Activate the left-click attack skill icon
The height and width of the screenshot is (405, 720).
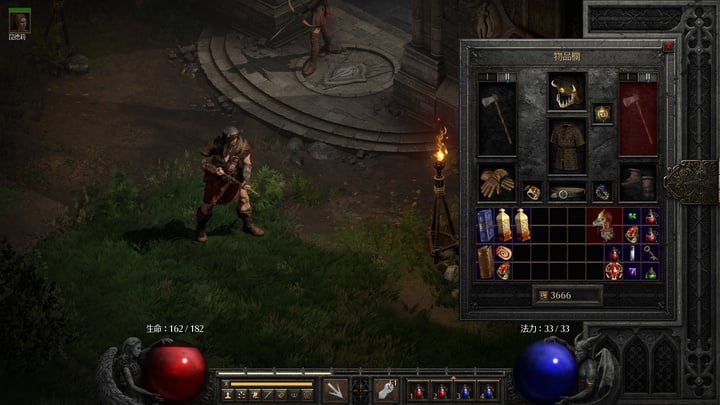(x=336, y=390)
